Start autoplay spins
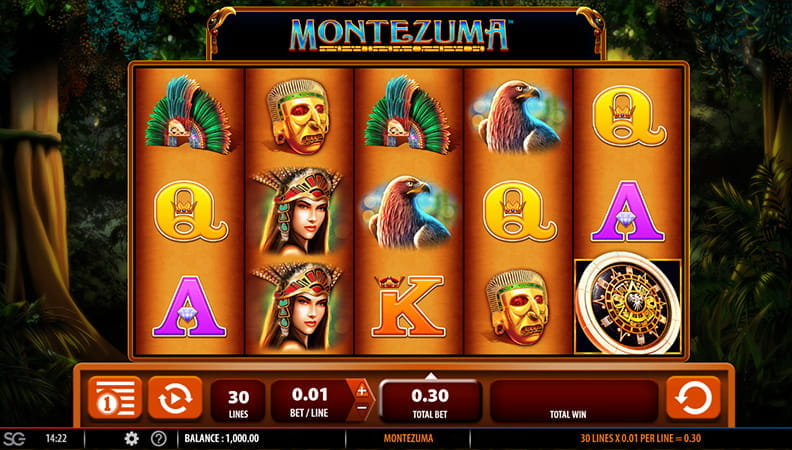 pyautogui.click(x=174, y=398)
